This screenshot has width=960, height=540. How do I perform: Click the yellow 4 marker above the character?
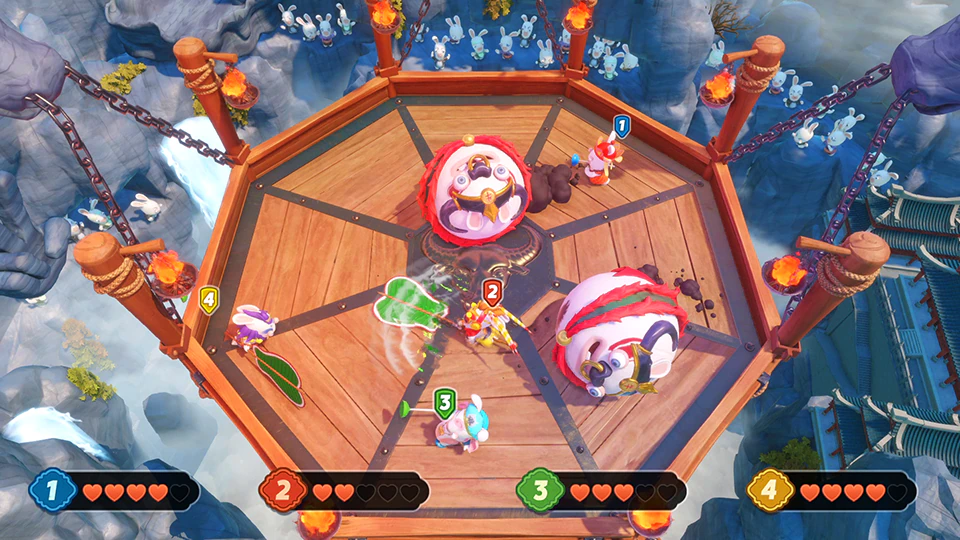[x=208, y=299]
